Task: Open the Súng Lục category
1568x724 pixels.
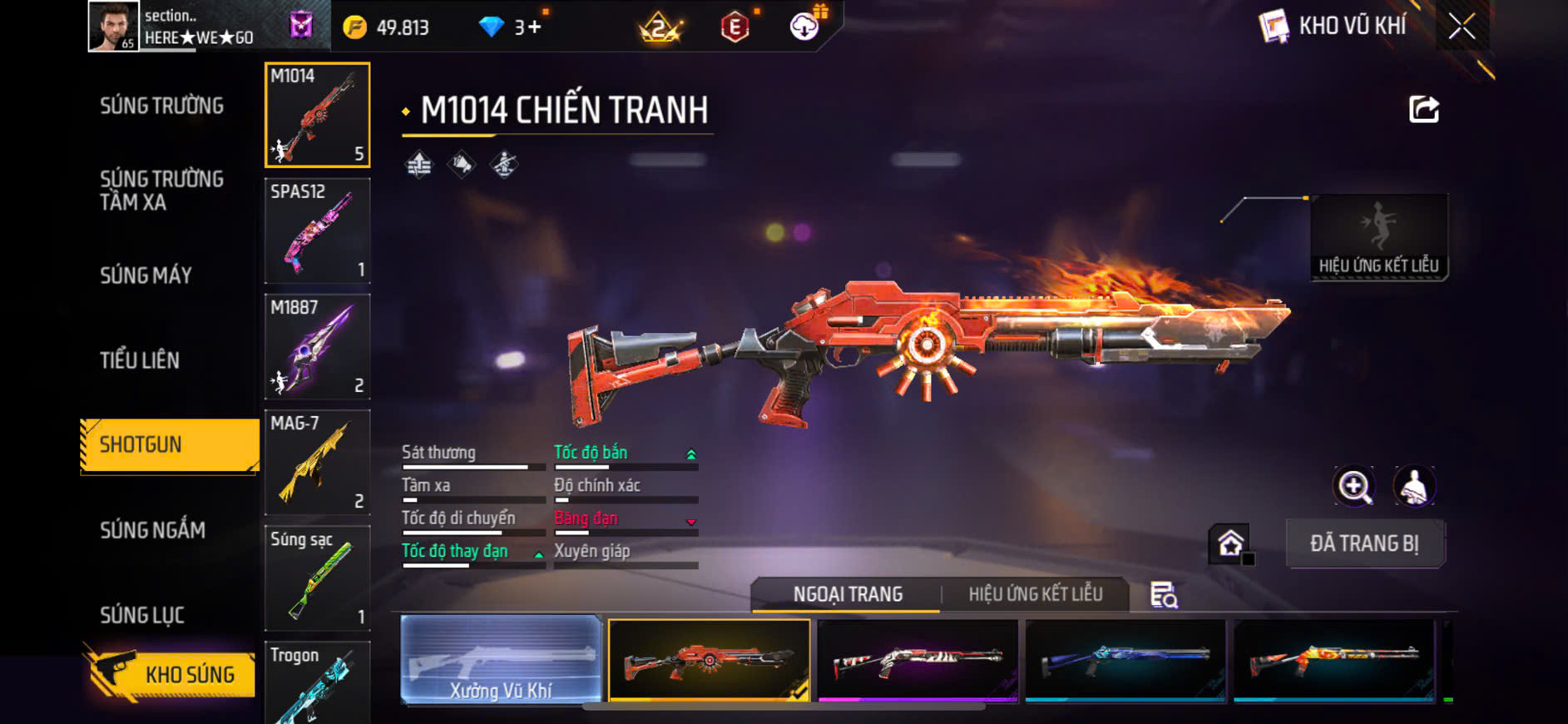Action: point(142,615)
